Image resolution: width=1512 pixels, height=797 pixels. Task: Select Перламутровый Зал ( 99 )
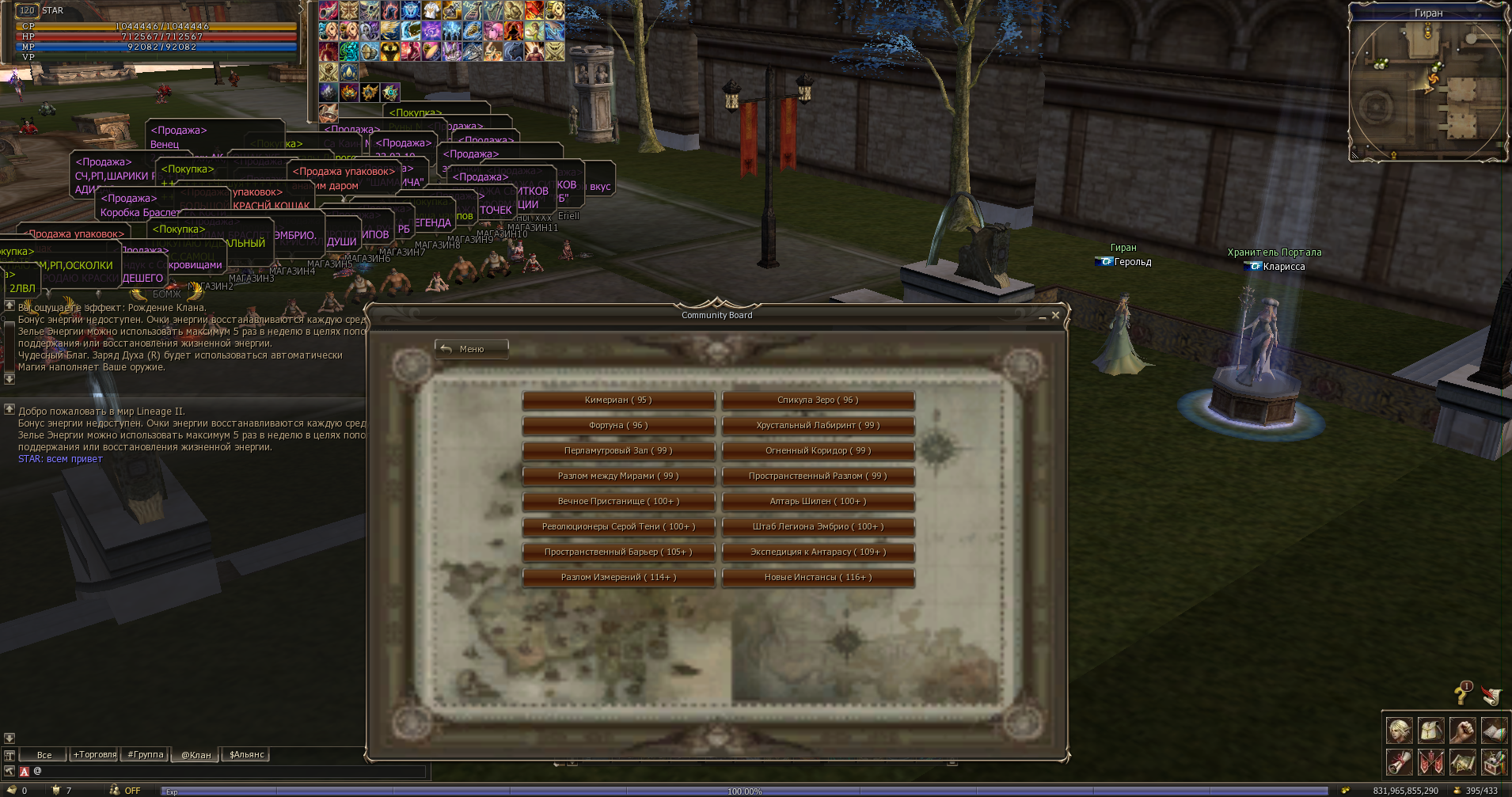coord(618,451)
